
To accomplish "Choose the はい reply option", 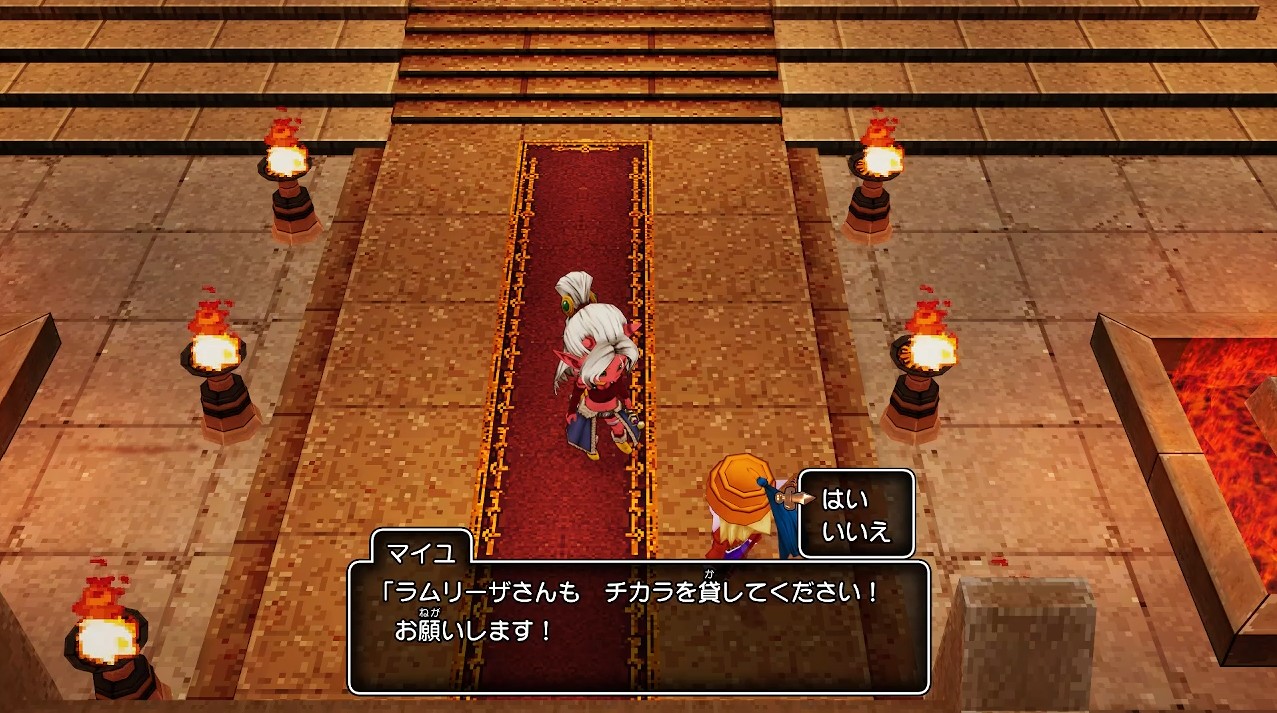I will click(x=845, y=499).
